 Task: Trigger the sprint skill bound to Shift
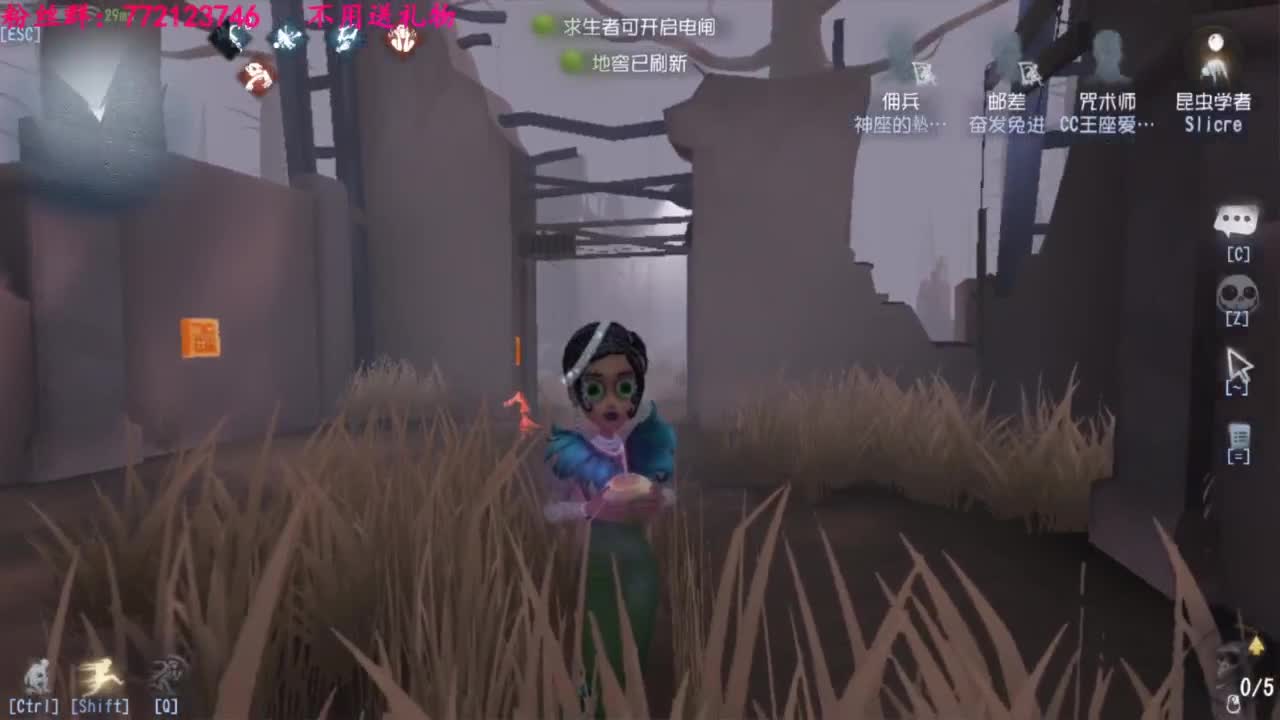click(x=103, y=675)
